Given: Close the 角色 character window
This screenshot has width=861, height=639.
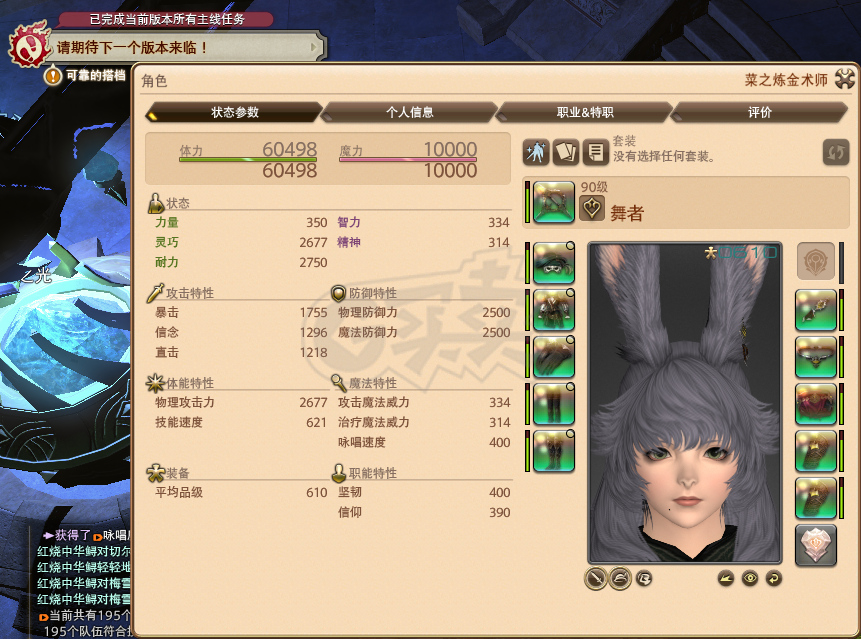Looking at the screenshot, I should coord(845,80).
